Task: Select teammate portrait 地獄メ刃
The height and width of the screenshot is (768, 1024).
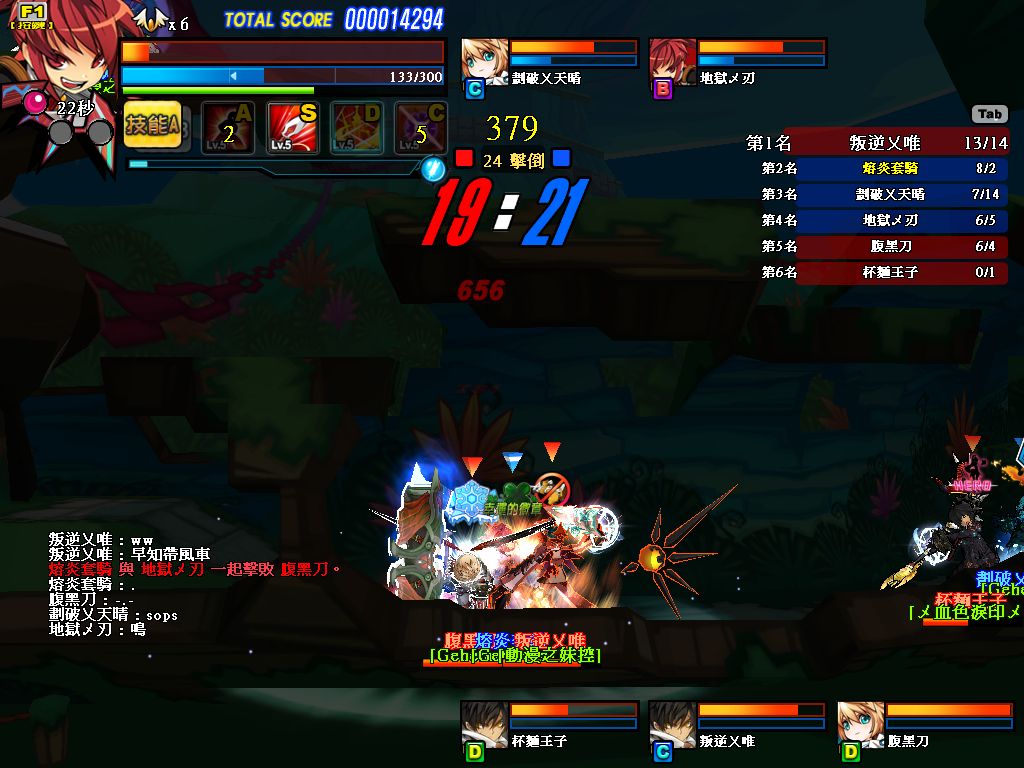Action: pos(672,60)
